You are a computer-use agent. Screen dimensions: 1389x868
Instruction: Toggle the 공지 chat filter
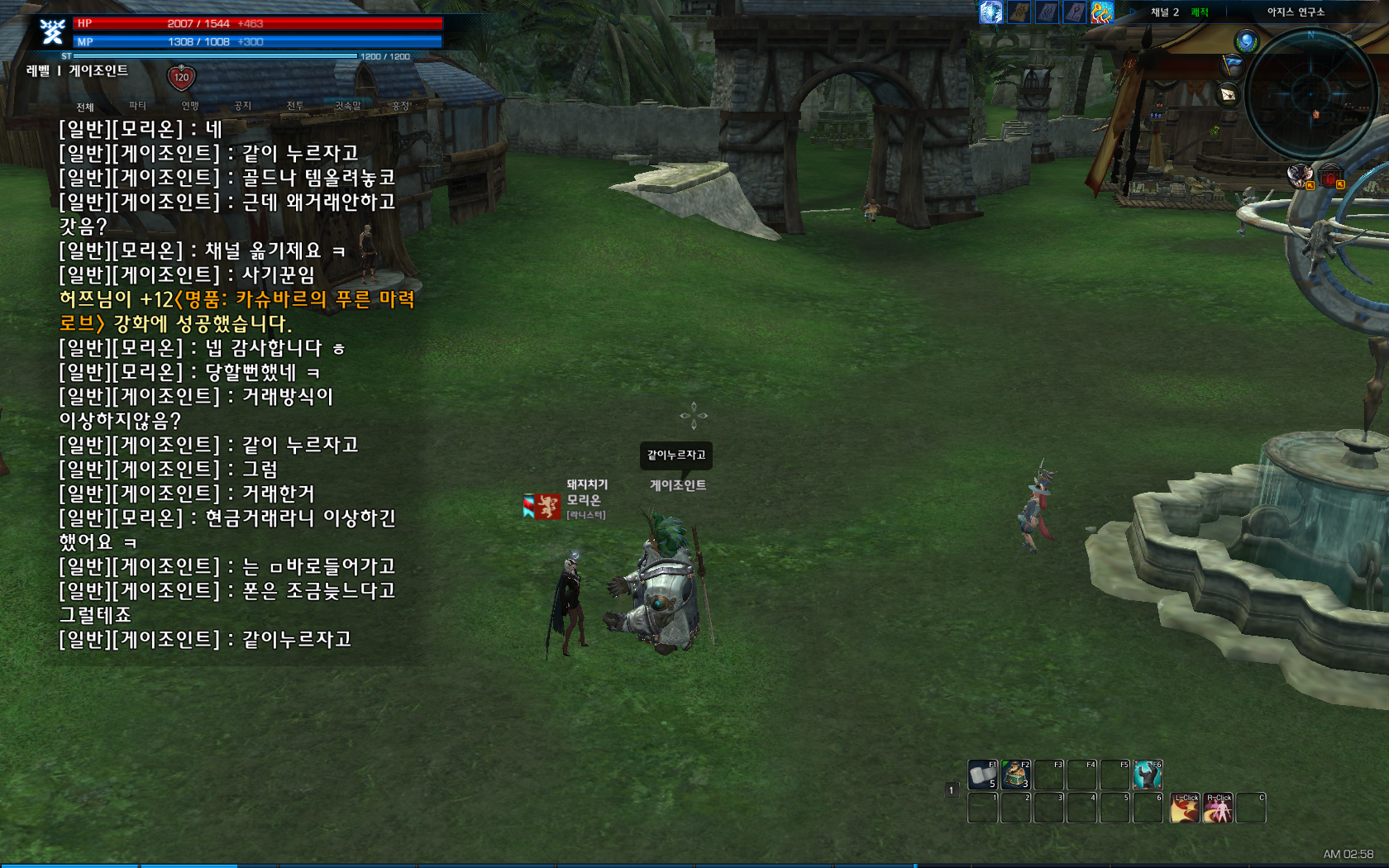coord(241,106)
